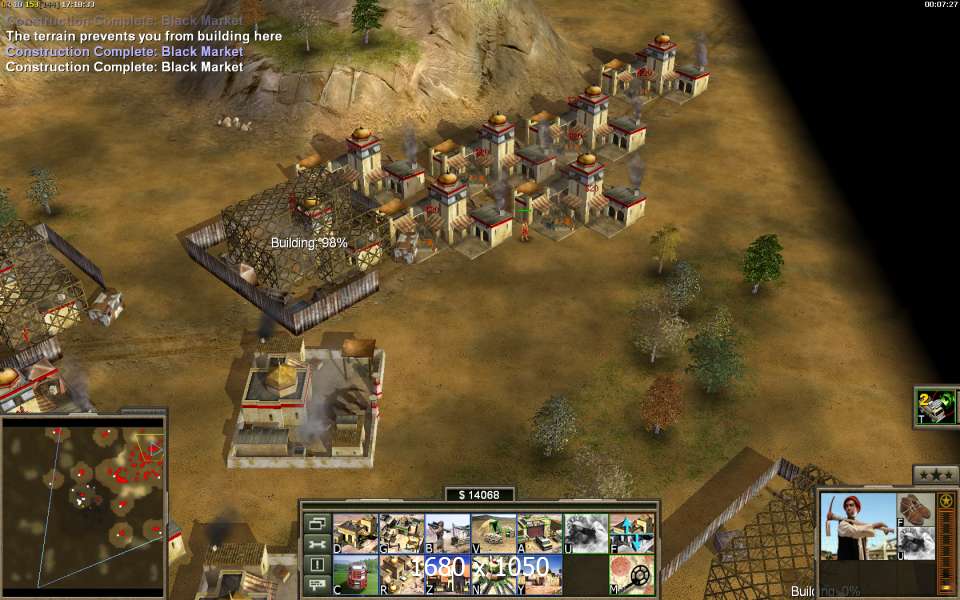
Task: Activate the shortcut power icon labeled T
Action: click(936, 407)
